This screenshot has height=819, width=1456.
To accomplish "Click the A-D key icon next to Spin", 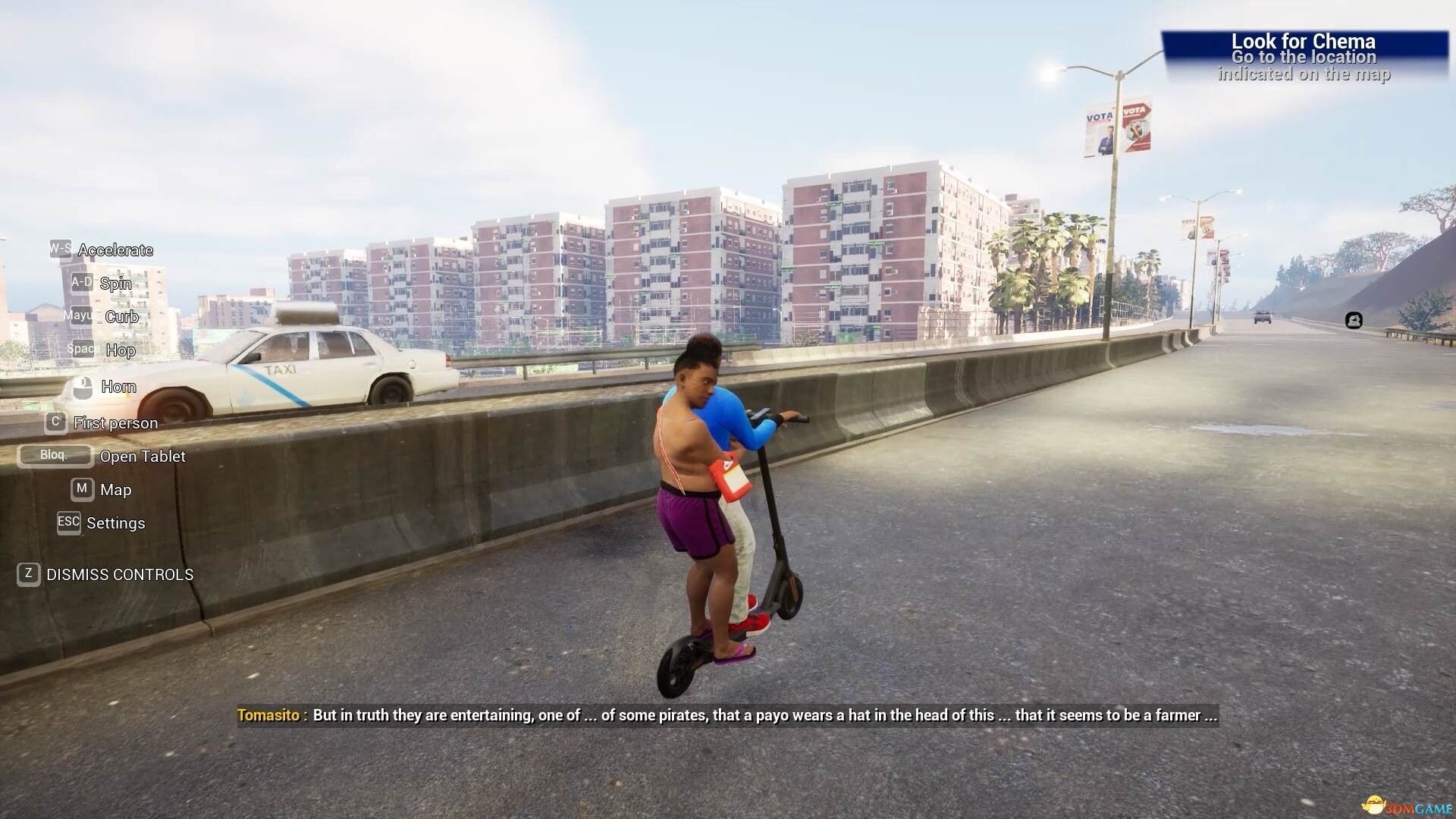I will pos(81,281).
